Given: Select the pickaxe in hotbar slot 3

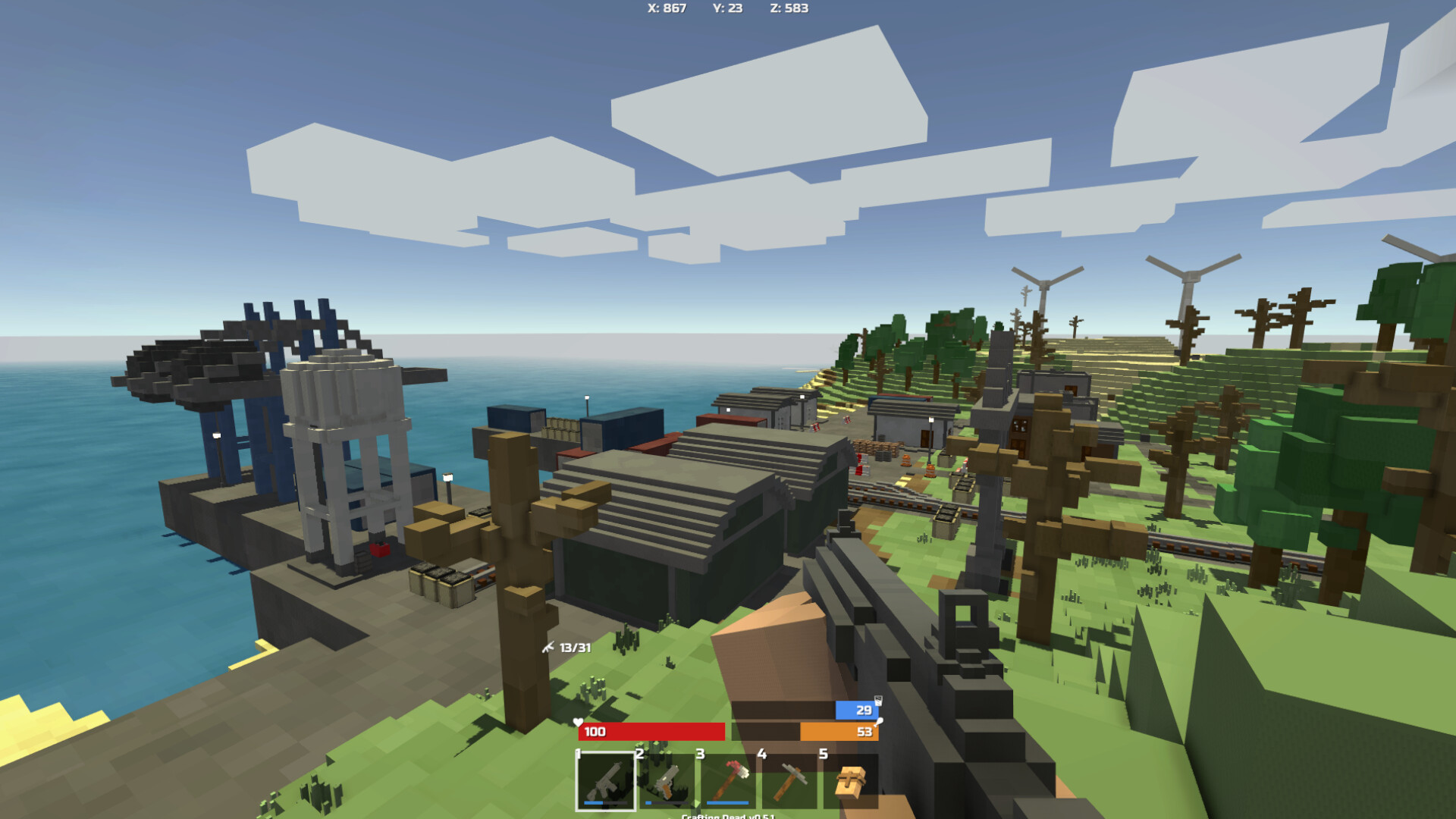Looking at the screenshot, I should (x=730, y=780).
